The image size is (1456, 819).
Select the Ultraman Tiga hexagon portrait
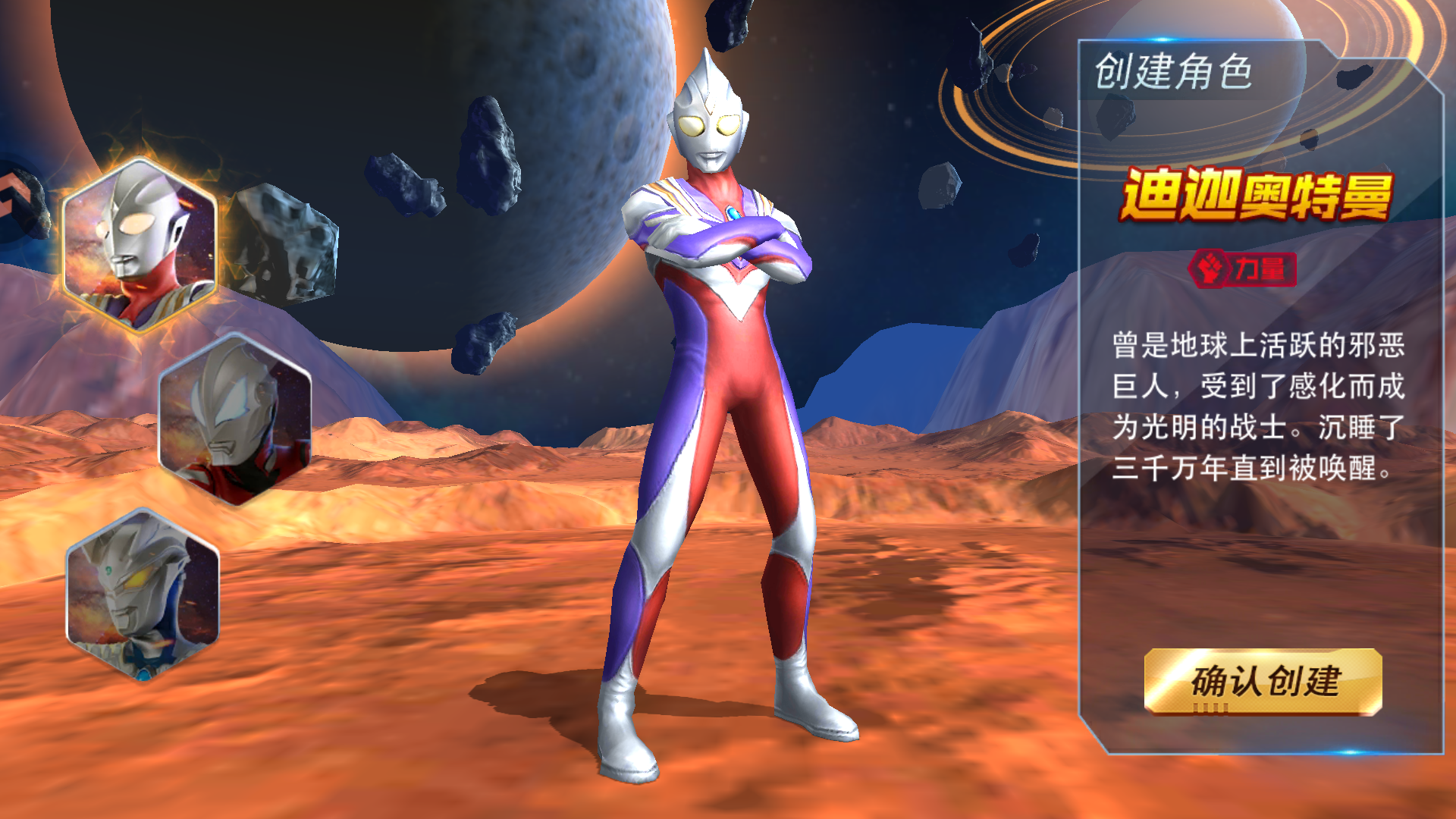[x=140, y=245]
